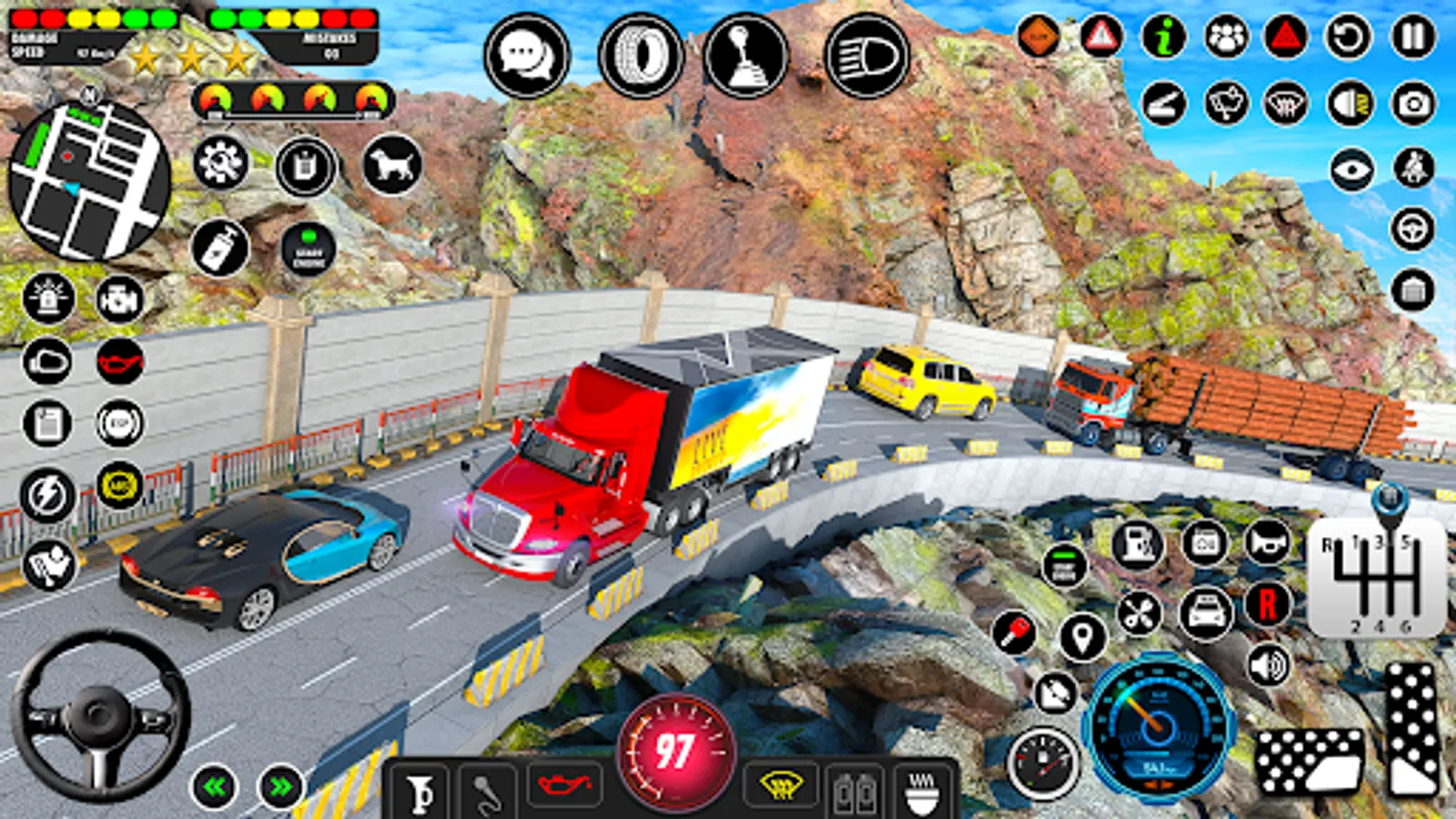The width and height of the screenshot is (1456, 819).
Task: Click the restart arrow button
Action: tap(1349, 37)
